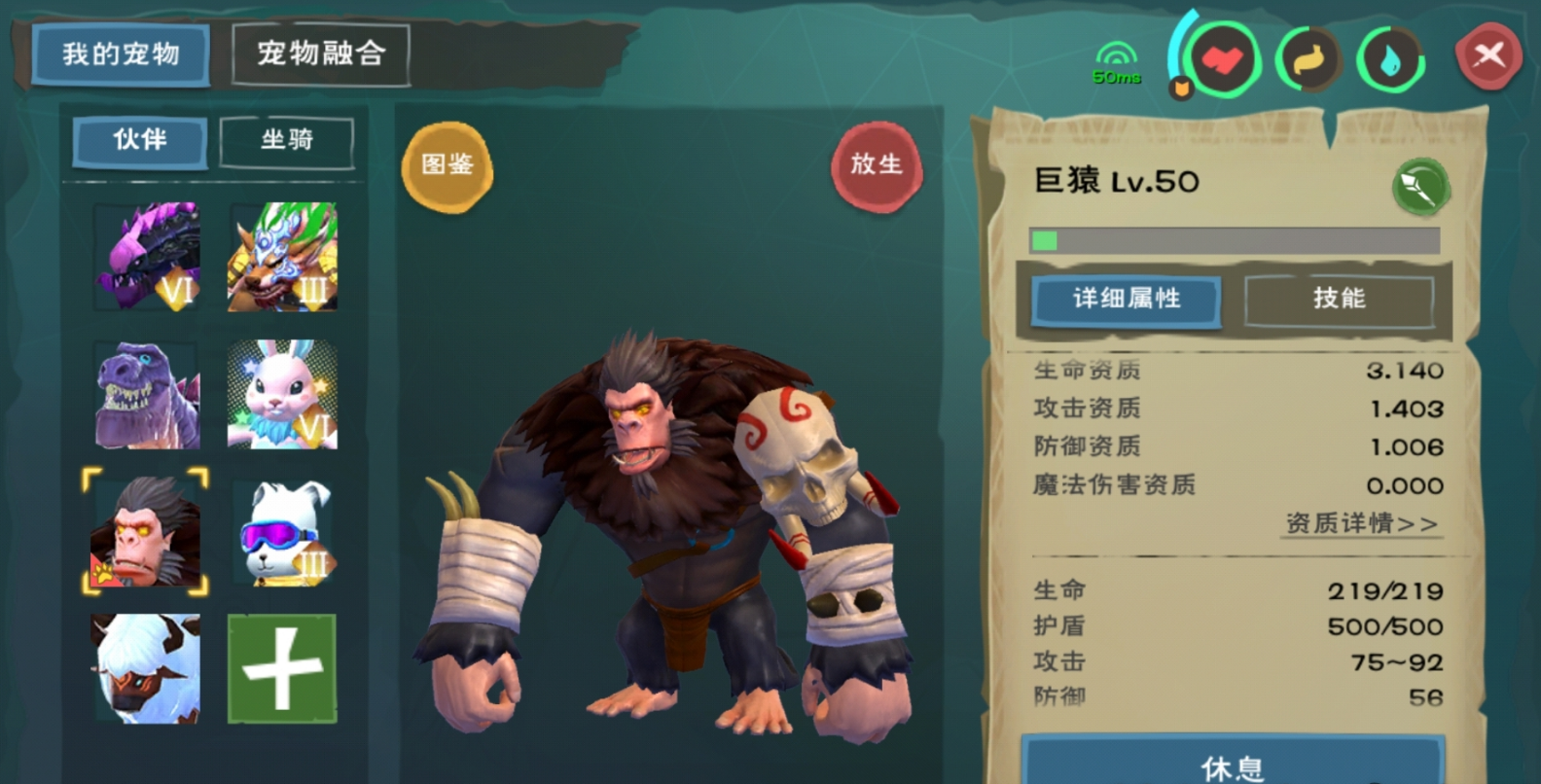Click the green weapon icon beside 巨猿 Lv.50
This screenshot has width=1541, height=784.
(x=1420, y=188)
